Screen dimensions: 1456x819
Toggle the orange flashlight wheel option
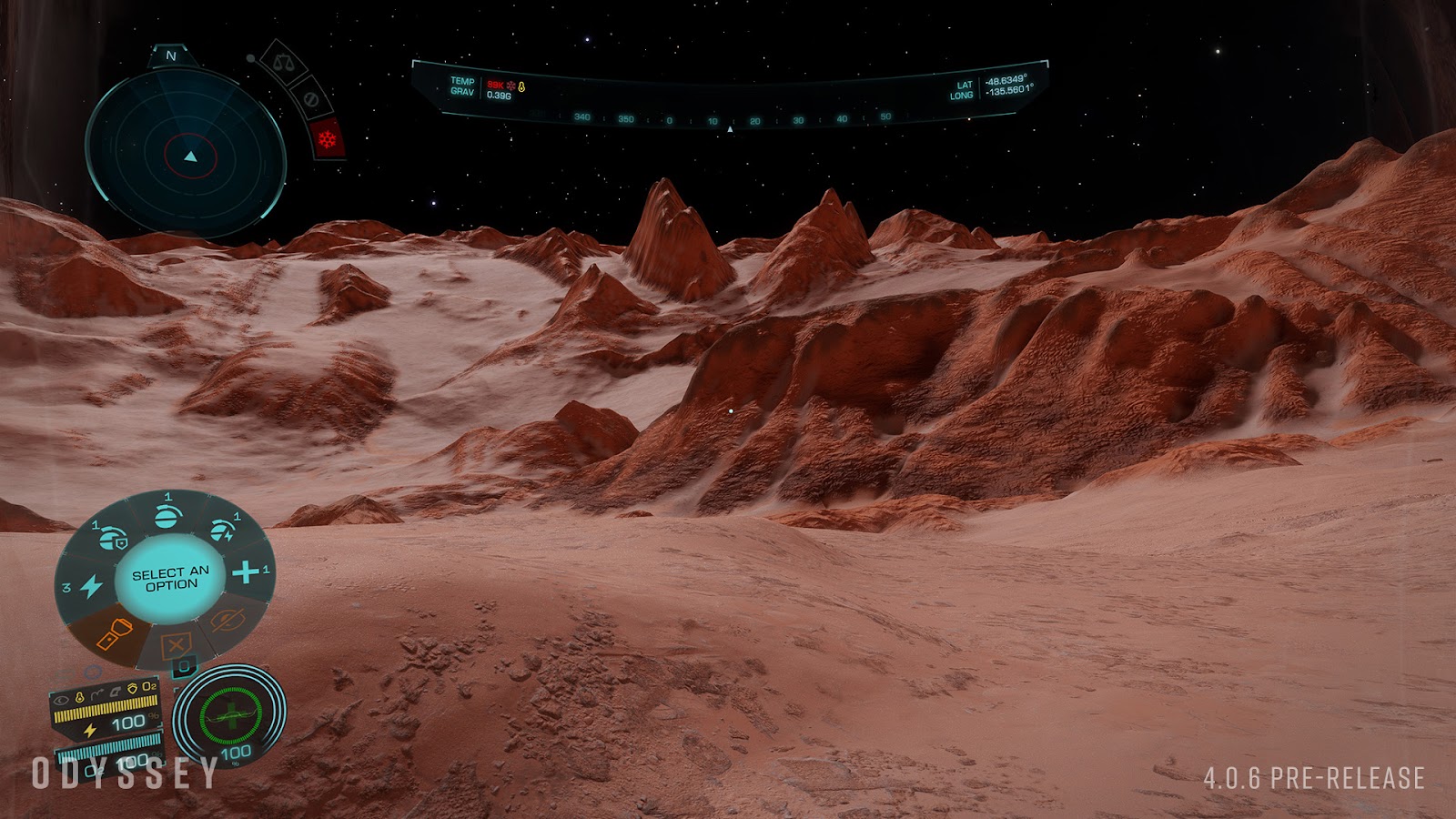[114, 633]
